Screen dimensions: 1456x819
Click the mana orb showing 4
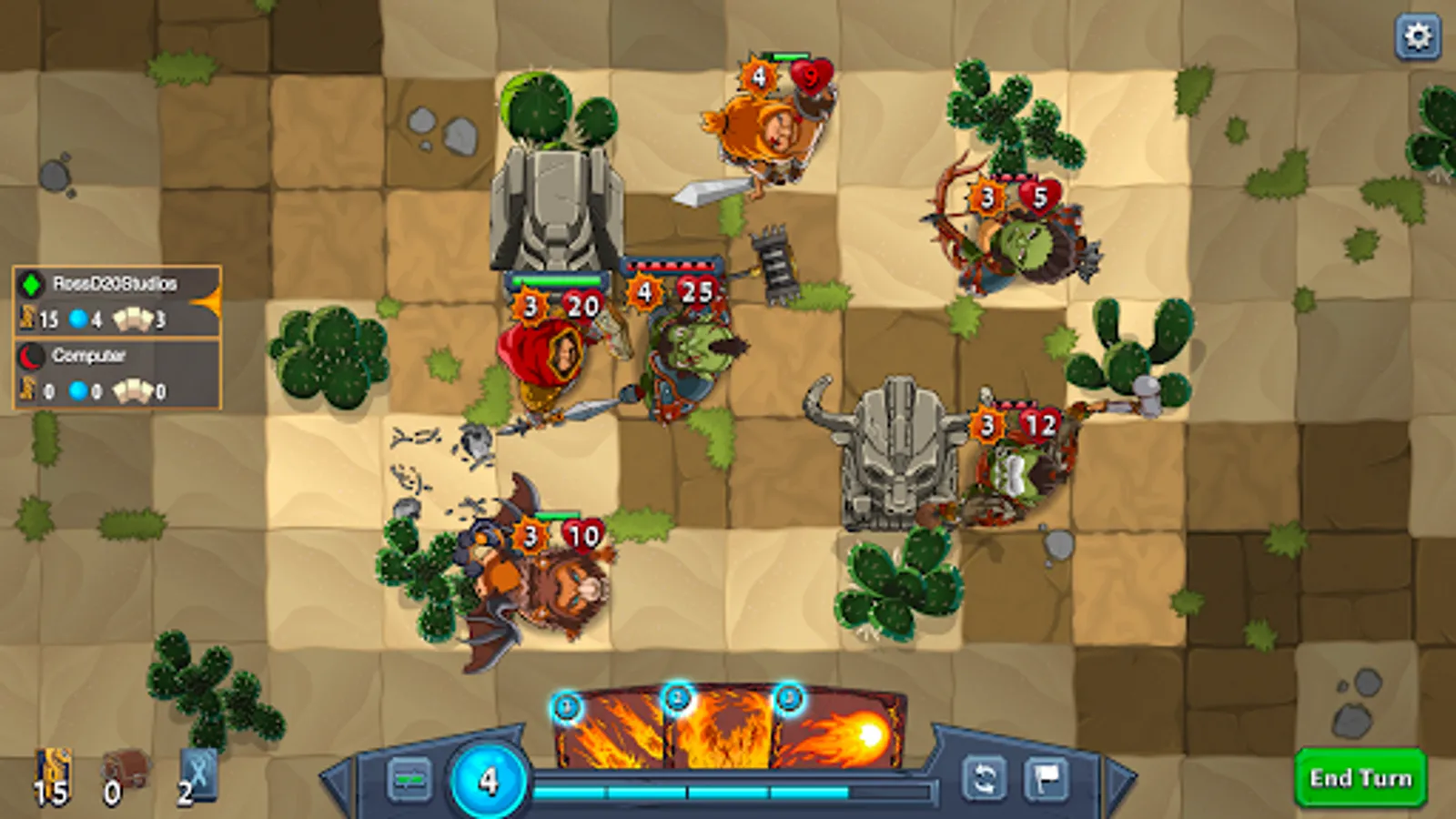tap(489, 777)
